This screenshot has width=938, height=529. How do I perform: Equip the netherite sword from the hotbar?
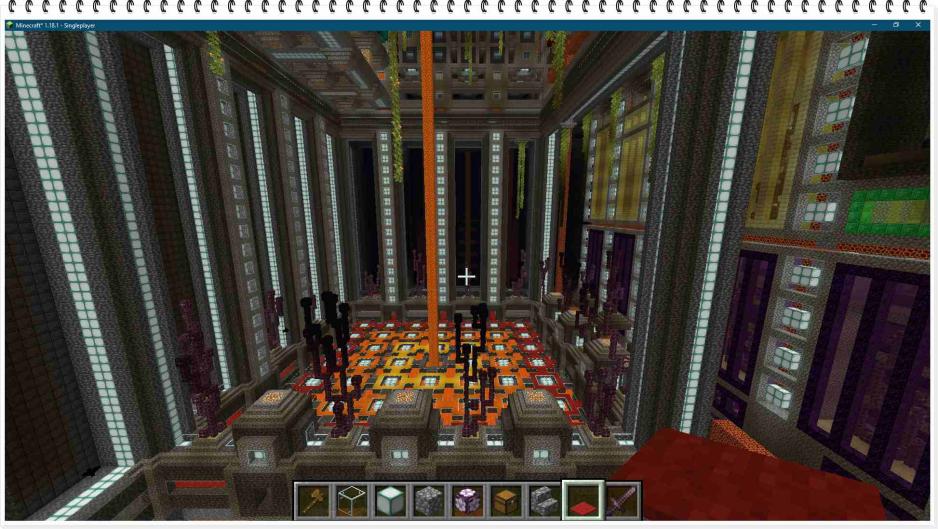pyautogui.click(x=621, y=500)
